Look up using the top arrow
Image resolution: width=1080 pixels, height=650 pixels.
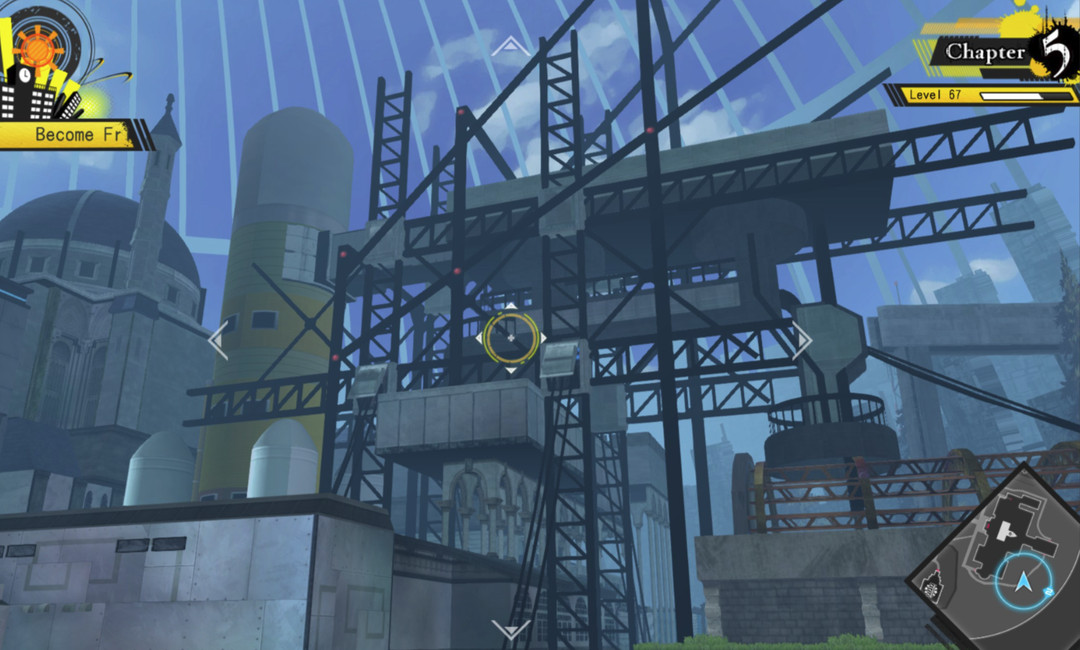tap(511, 45)
